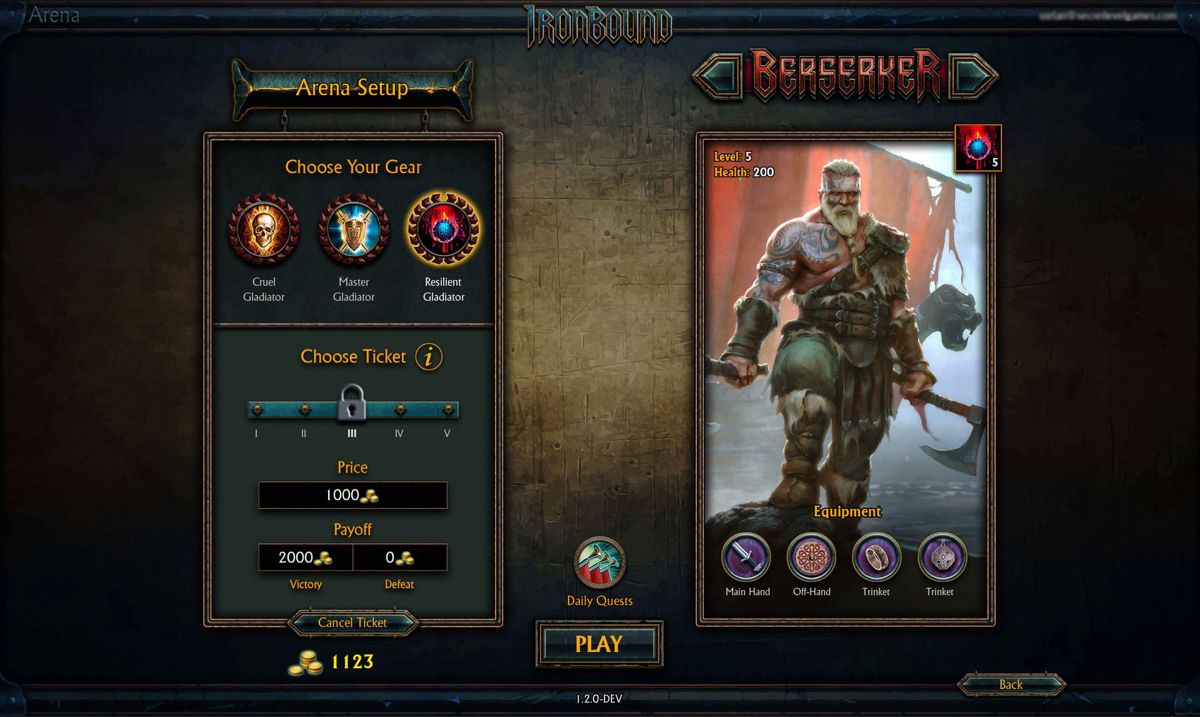1200x717 pixels.
Task: Start the arena match with PLAY
Action: tap(598, 645)
